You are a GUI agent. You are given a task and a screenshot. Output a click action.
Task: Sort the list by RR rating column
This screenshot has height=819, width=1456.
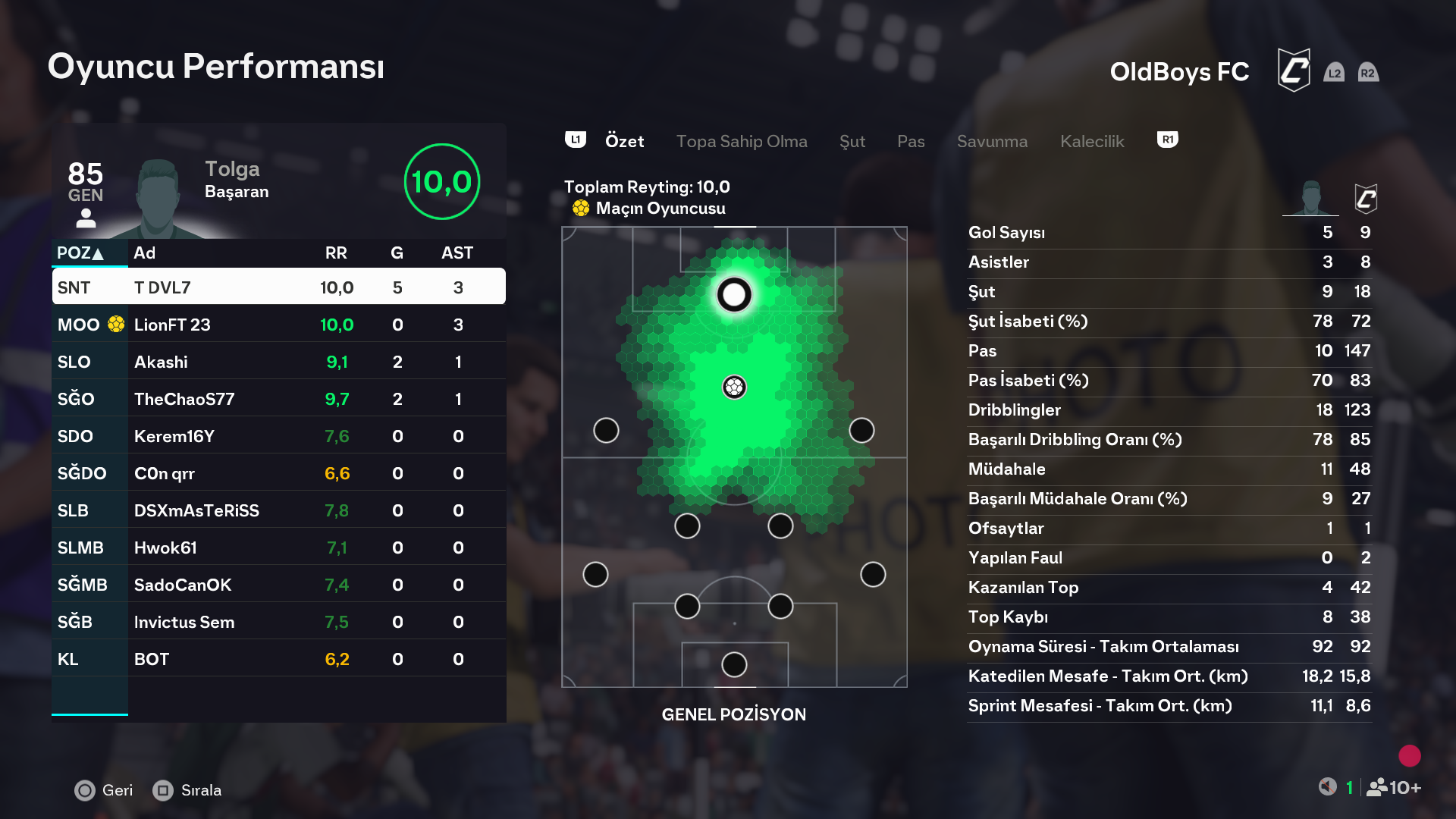336,253
